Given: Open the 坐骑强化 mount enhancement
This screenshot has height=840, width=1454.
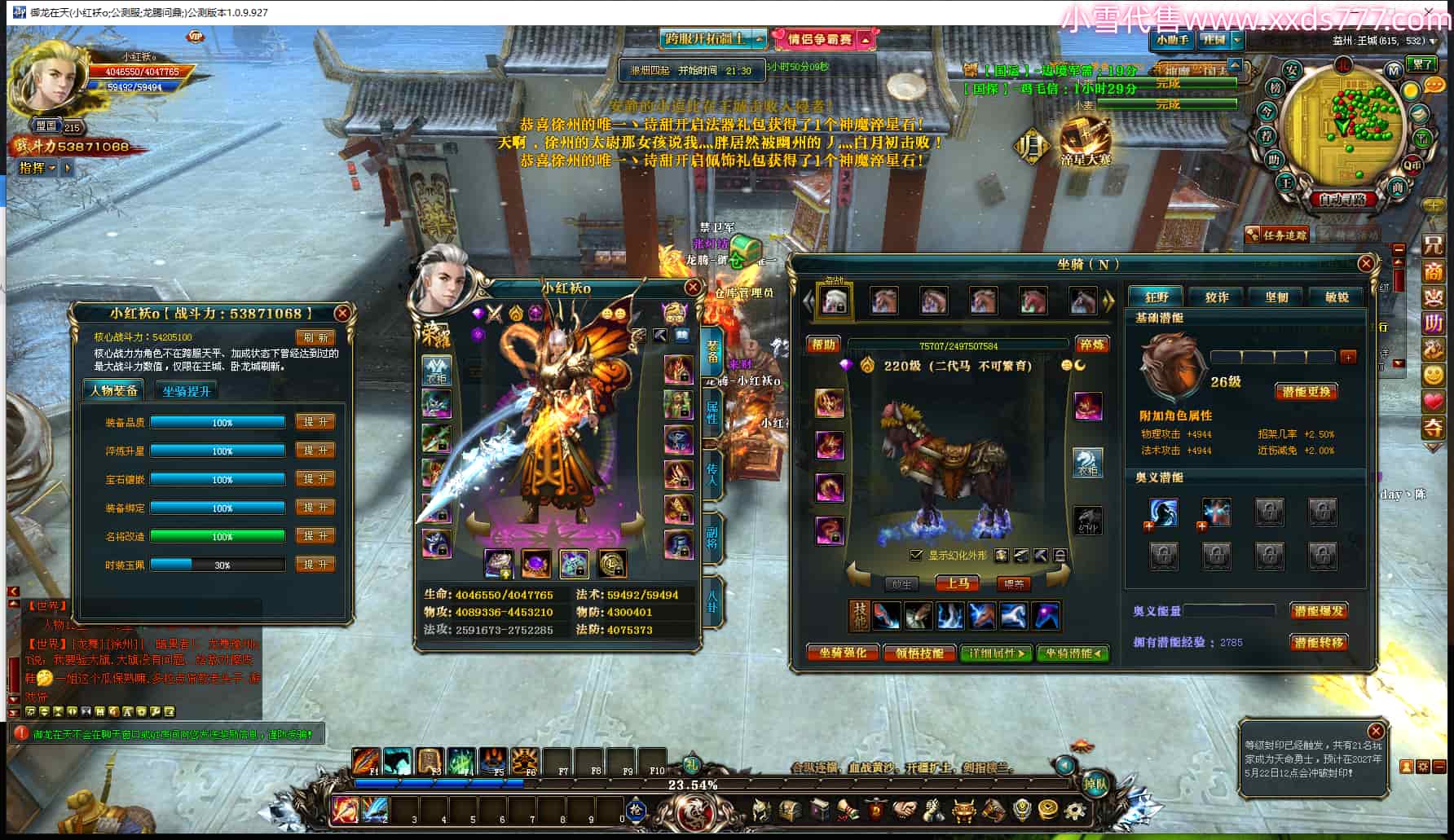Looking at the screenshot, I should 843,653.
